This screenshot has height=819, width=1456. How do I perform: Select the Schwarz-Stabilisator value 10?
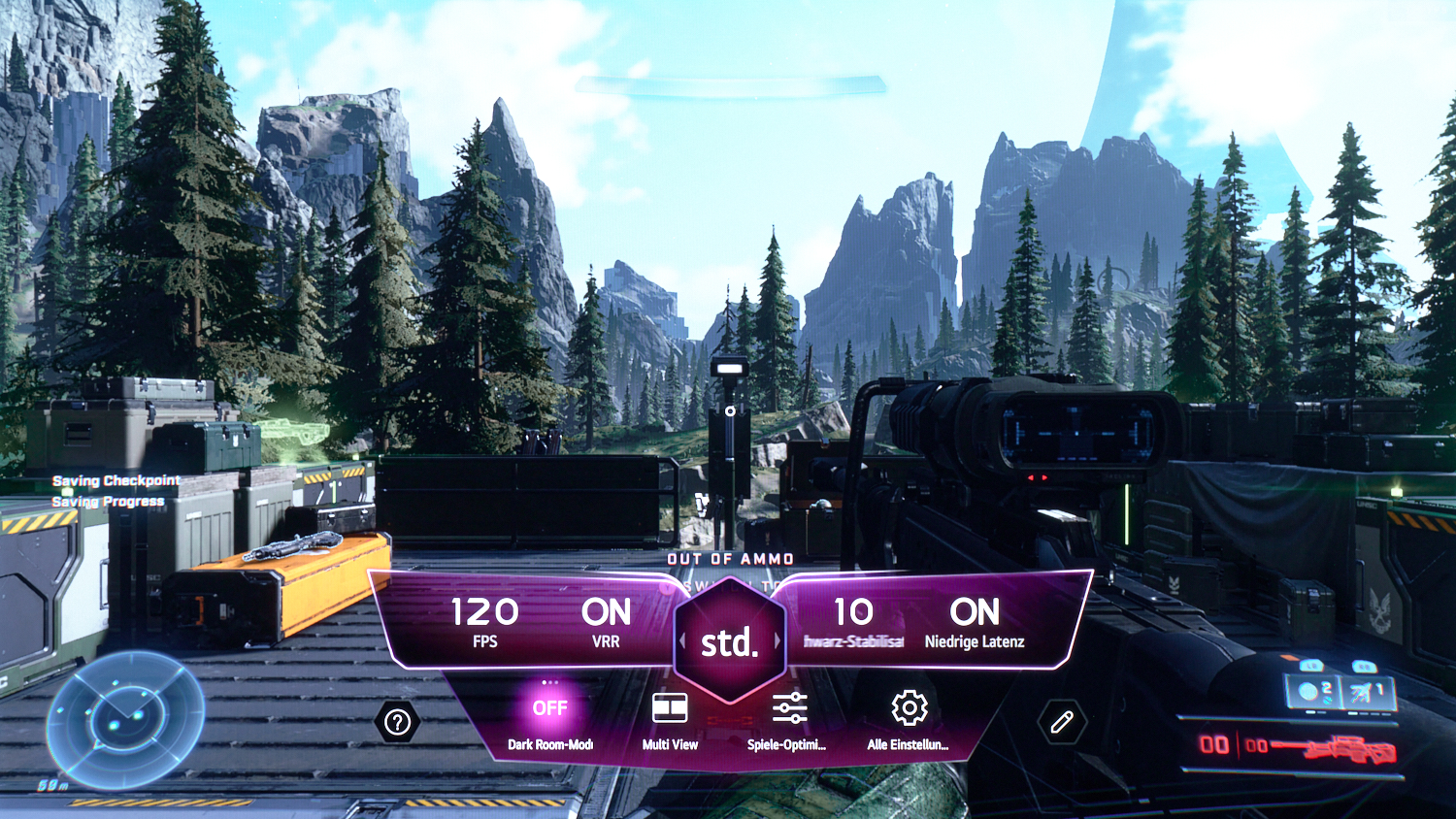[x=853, y=620]
